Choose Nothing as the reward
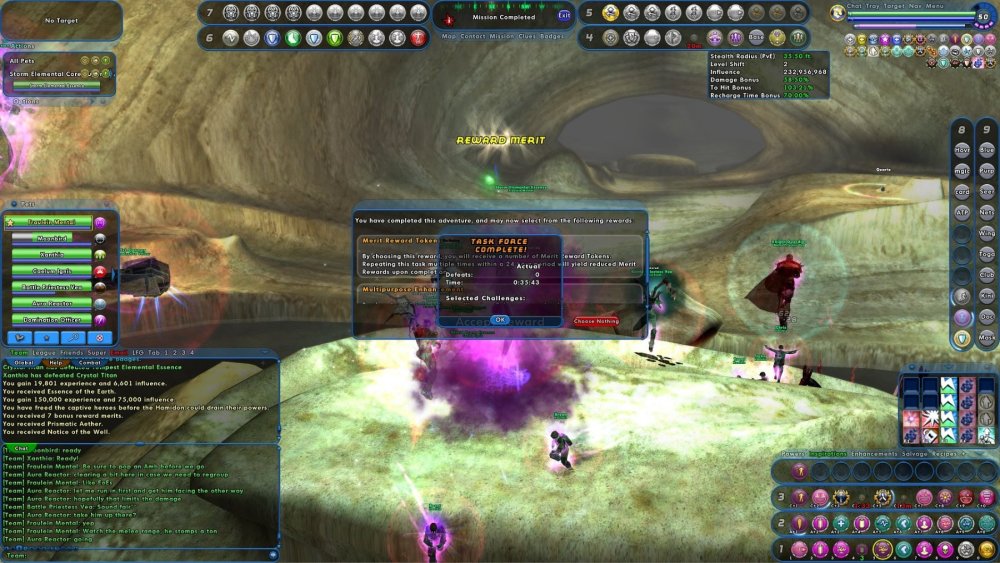The width and height of the screenshot is (1000, 563). click(596, 322)
